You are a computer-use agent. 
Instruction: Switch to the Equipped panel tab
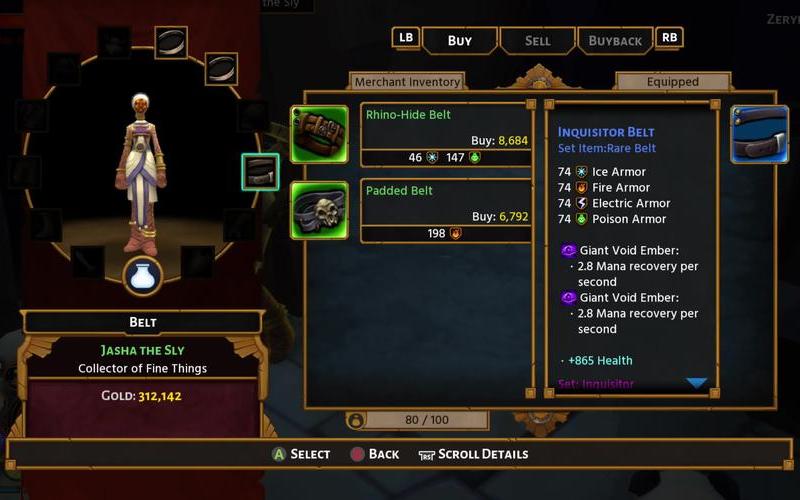point(672,82)
